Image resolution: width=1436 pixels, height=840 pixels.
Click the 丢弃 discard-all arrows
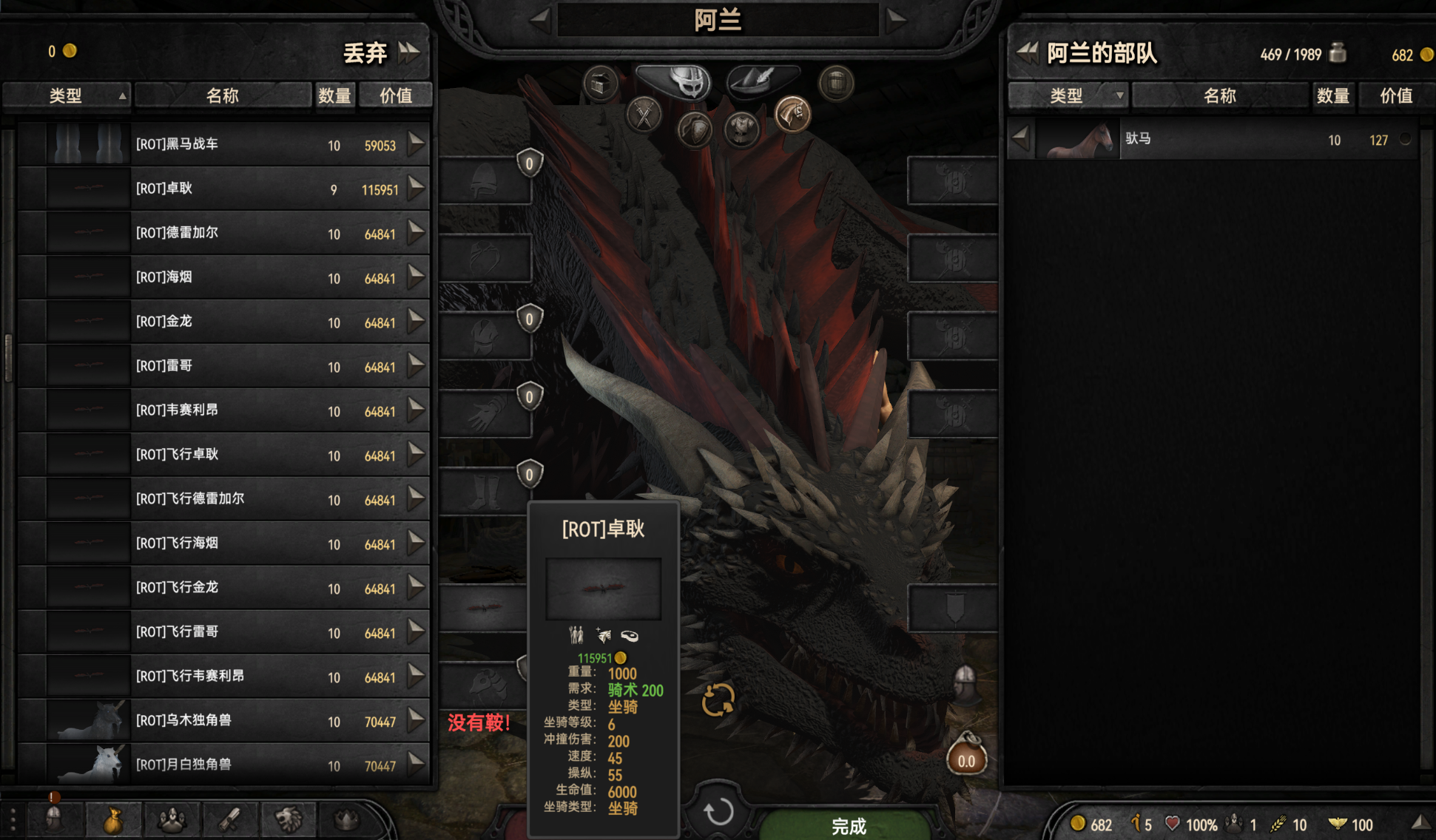coord(409,52)
